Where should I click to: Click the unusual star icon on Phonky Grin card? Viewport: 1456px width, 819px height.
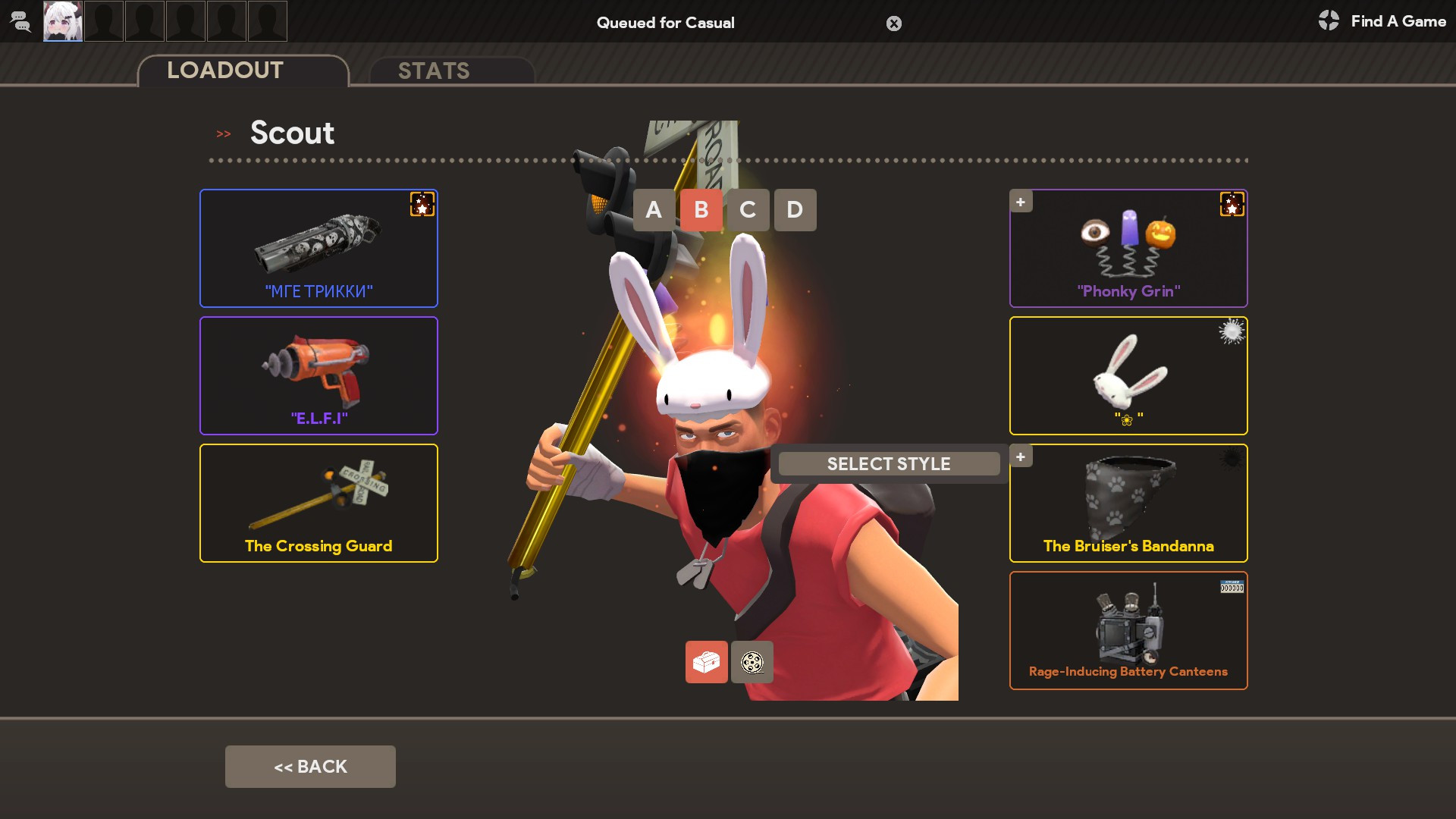click(1232, 203)
